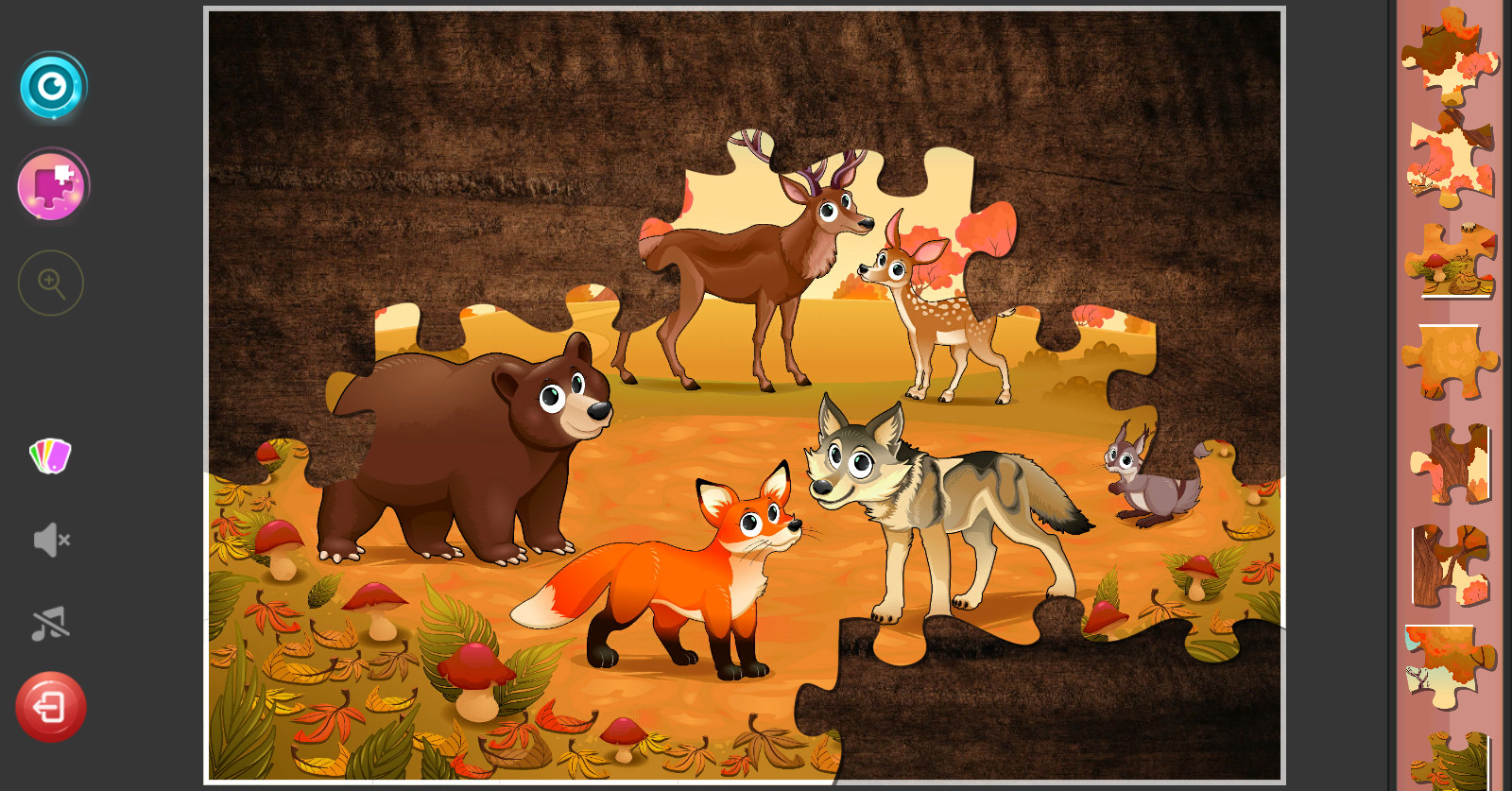This screenshot has width=1512, height=791.
Task: Exit the puzzle with the red door icon
Action: (x=52, y=706)
